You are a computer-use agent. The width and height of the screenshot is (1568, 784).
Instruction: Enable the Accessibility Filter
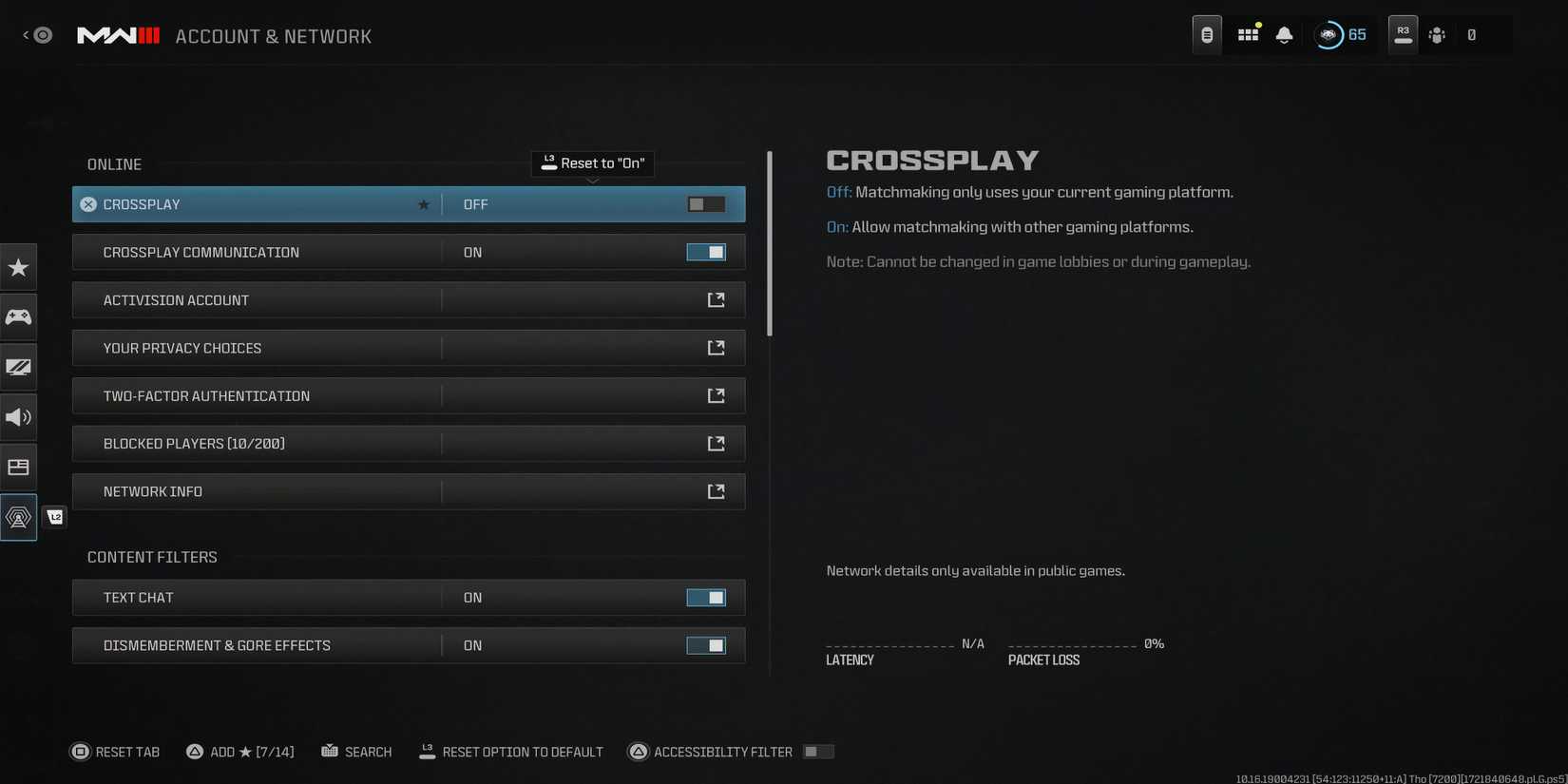(817, 751)
